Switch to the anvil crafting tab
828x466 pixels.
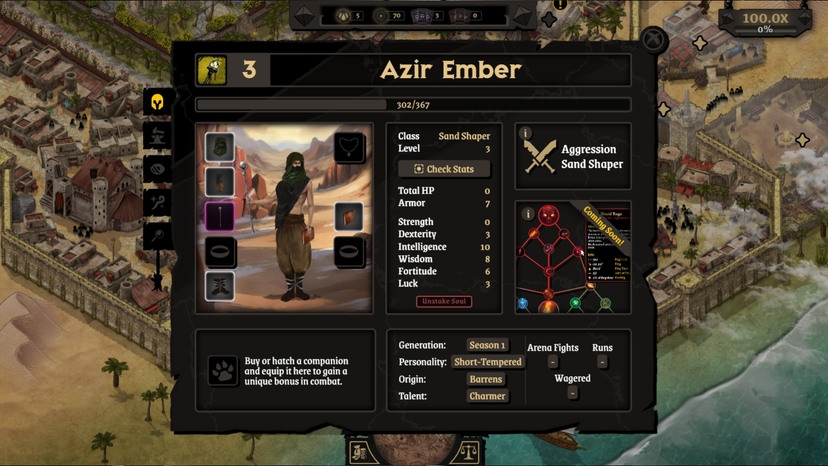pos(156,135)
